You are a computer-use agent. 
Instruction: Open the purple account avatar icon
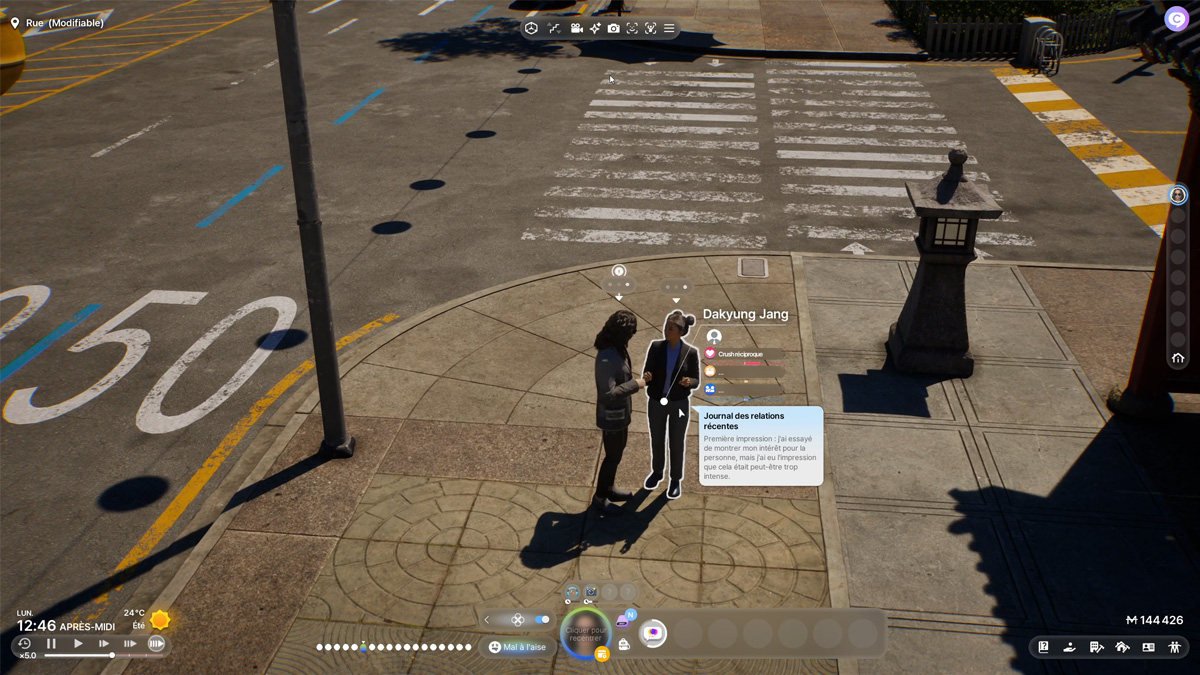1176,18
